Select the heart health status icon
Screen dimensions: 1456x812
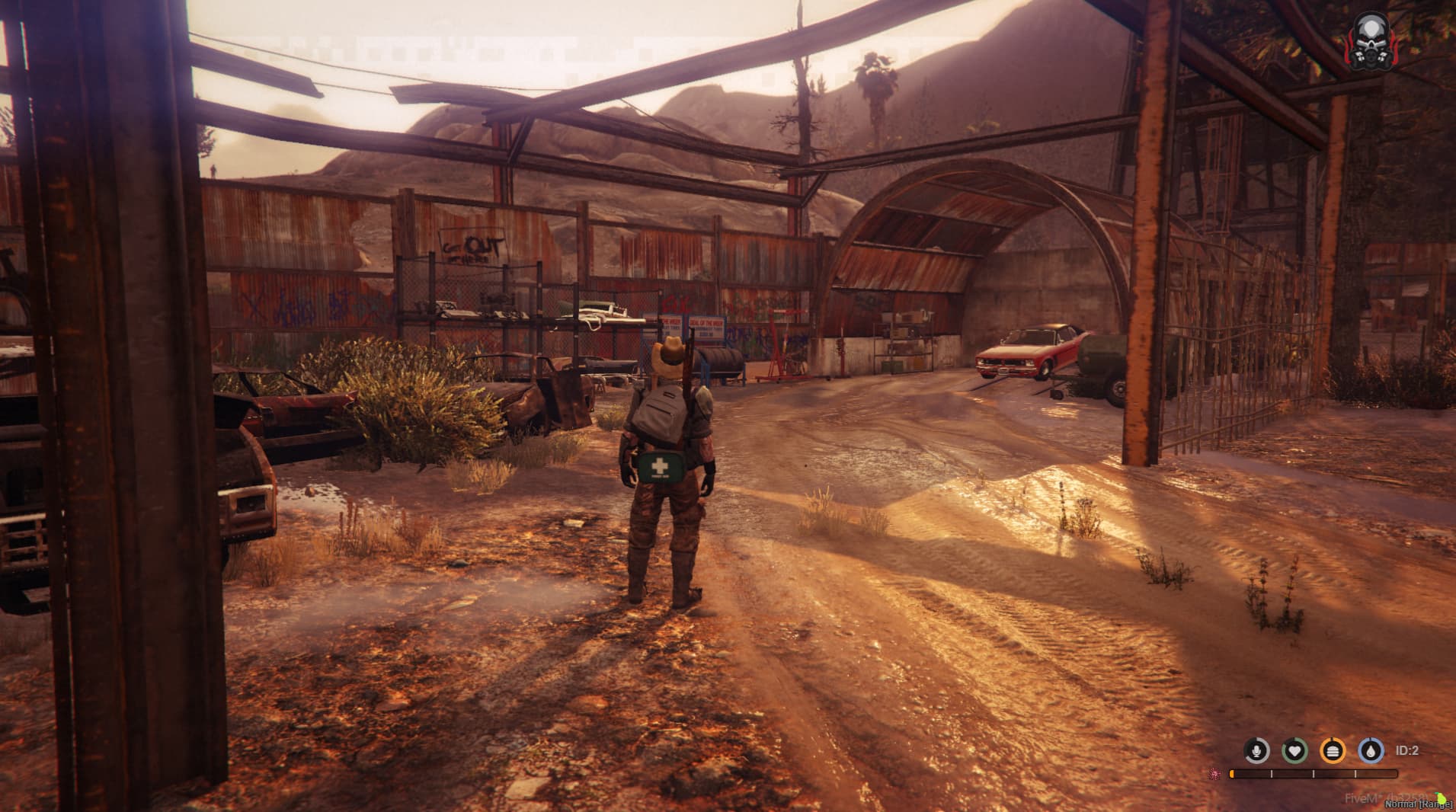click(1294, 751)
